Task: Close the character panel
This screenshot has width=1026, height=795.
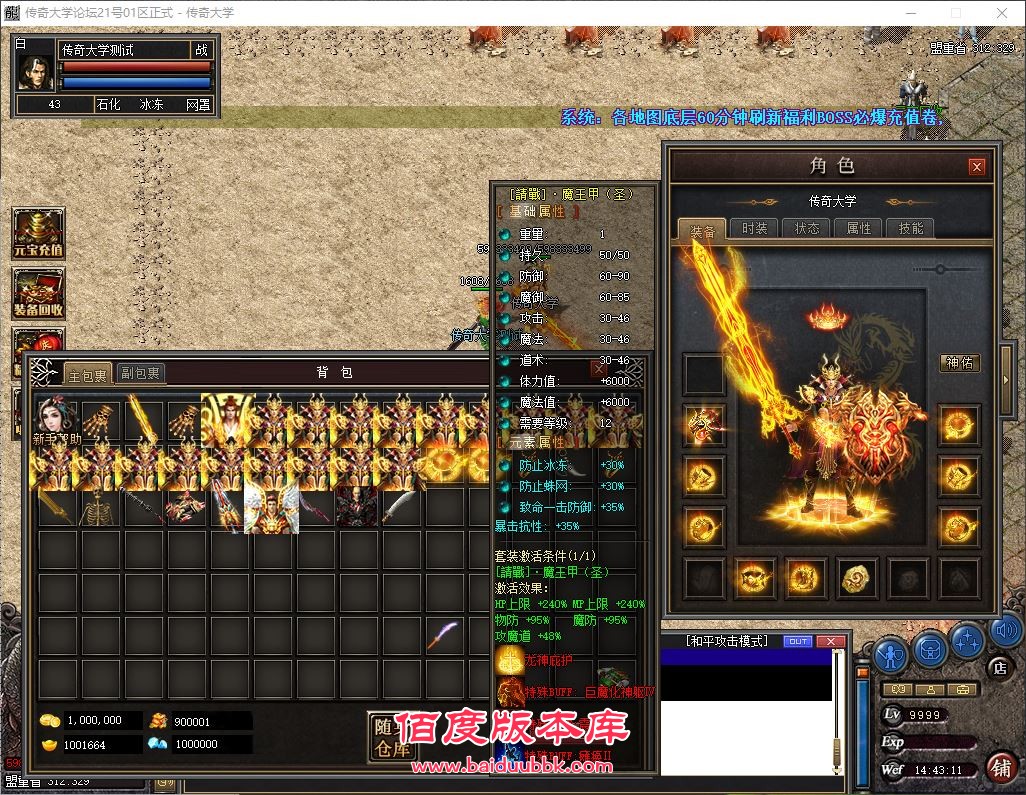Action: (977, 166)
